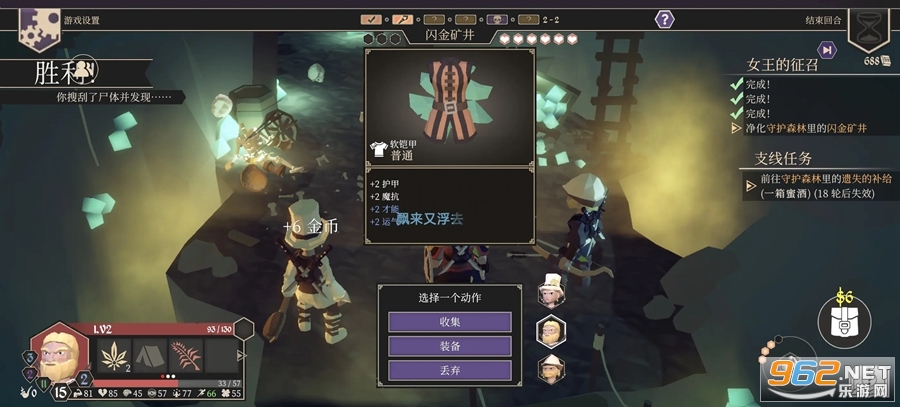This screenshot has height=407, width=900.
Task: Select the red fern item slot
Action: point(186,355)
